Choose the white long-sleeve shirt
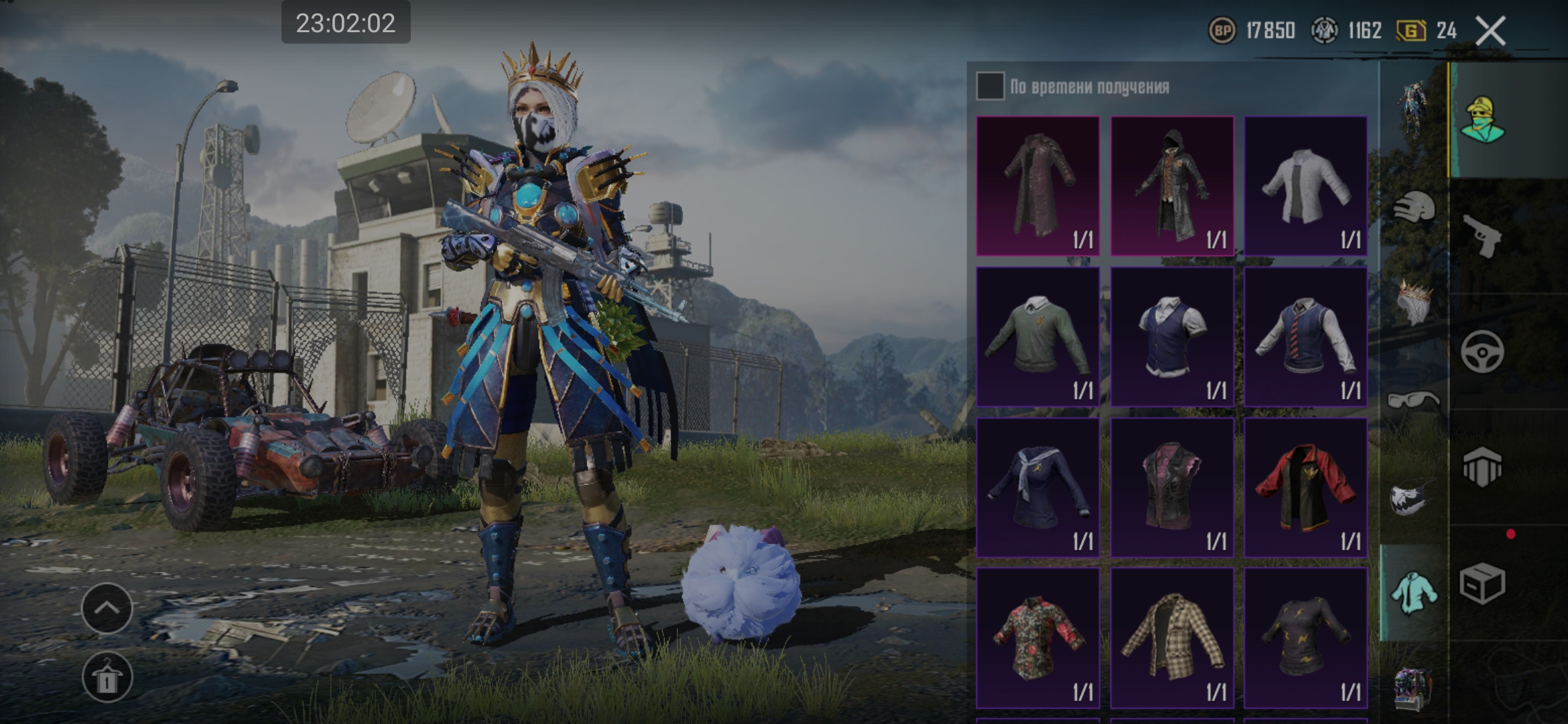Screen dimensions: 1568x724 pos(1305,186)
